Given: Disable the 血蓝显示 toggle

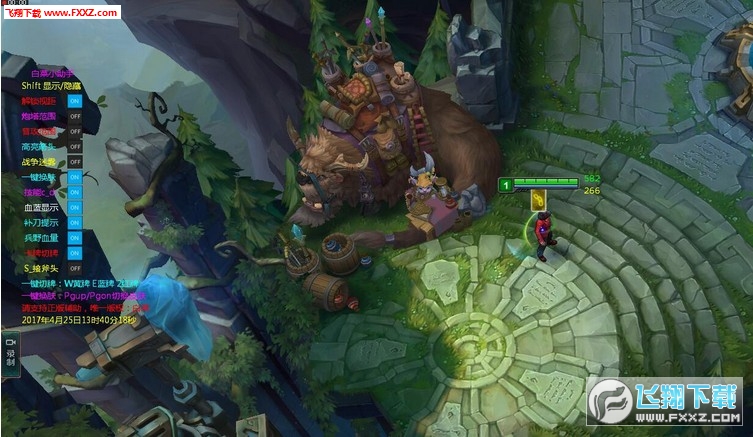Looking at the screenshot, I should pyautogui.click(x=75, y=207).
